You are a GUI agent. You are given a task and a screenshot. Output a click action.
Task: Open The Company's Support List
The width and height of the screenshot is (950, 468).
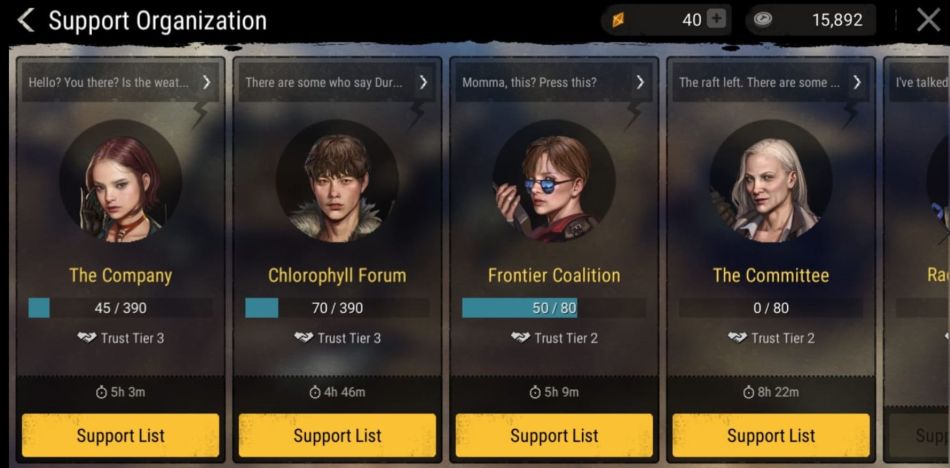click(x=120, y=435)
